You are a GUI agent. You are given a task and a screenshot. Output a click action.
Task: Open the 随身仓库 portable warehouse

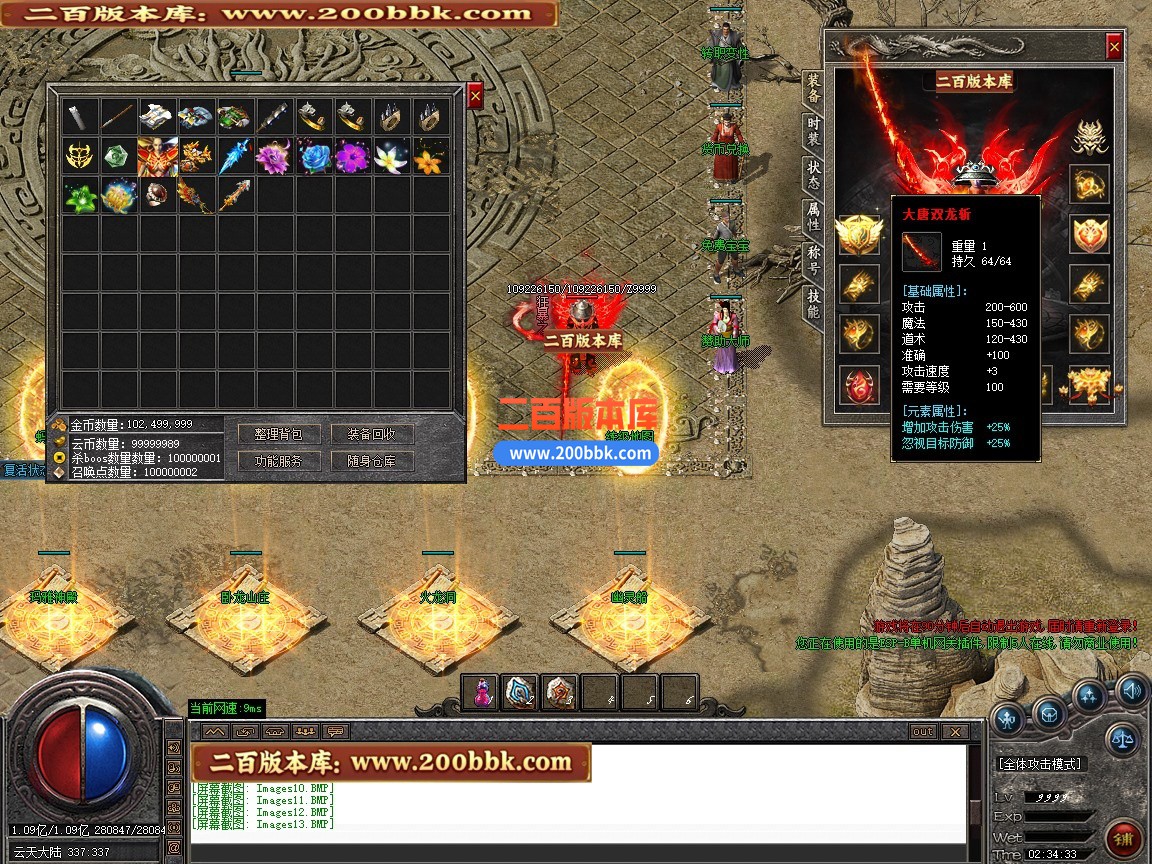coord(372,461)
